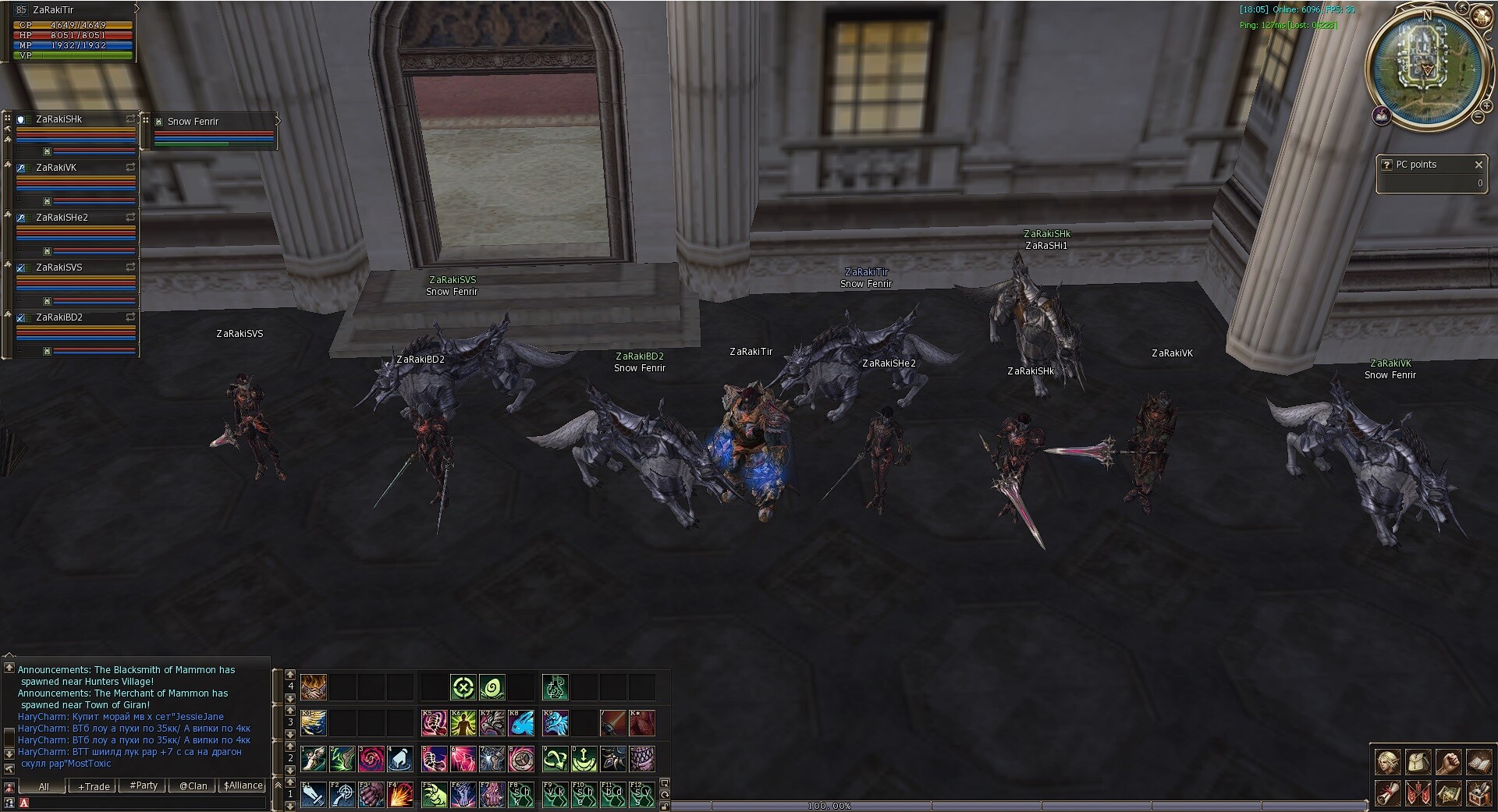
Task: Activate the green spiral egg icon
Action: [492, 687]
